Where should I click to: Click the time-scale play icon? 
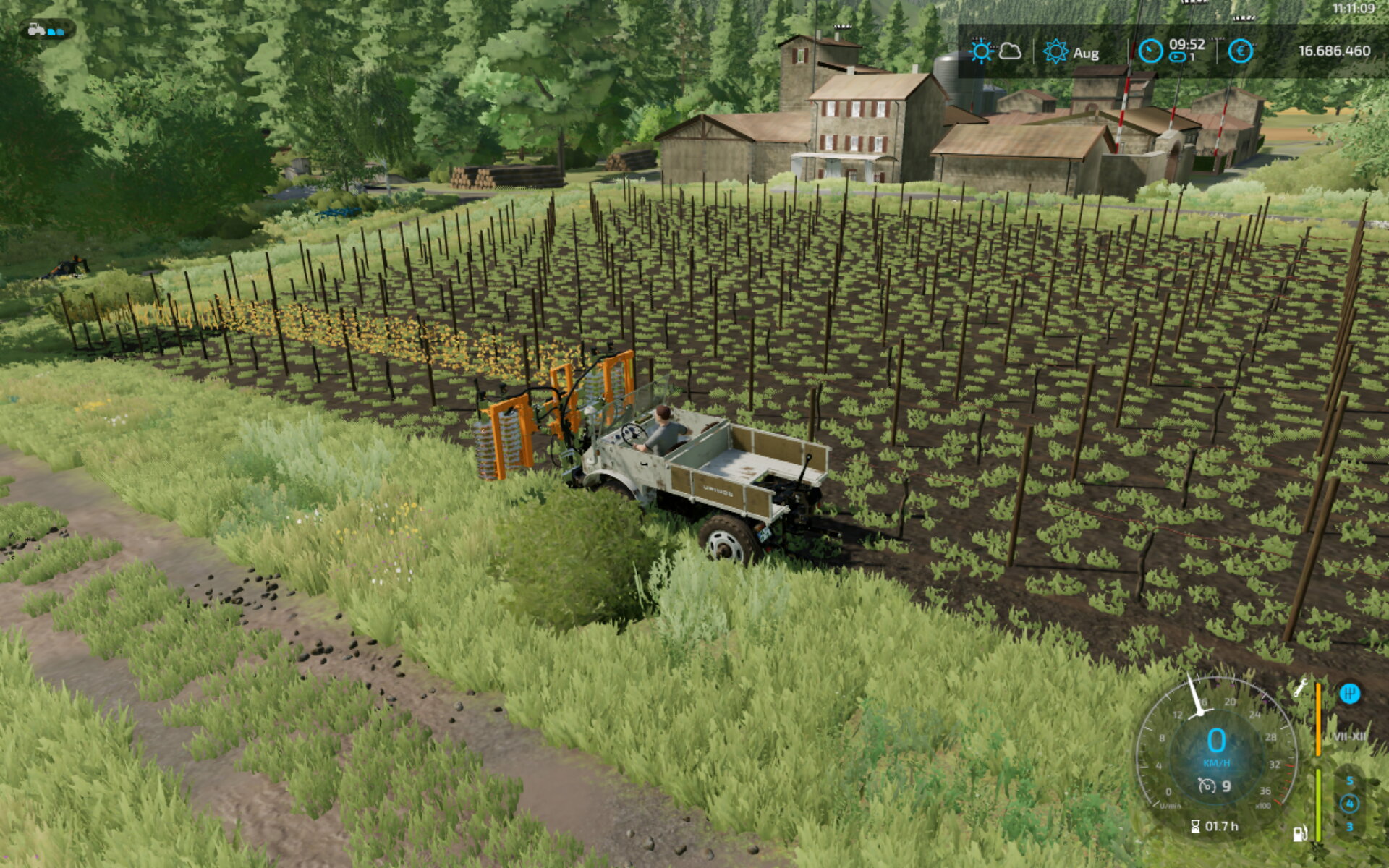point(1178,57)
